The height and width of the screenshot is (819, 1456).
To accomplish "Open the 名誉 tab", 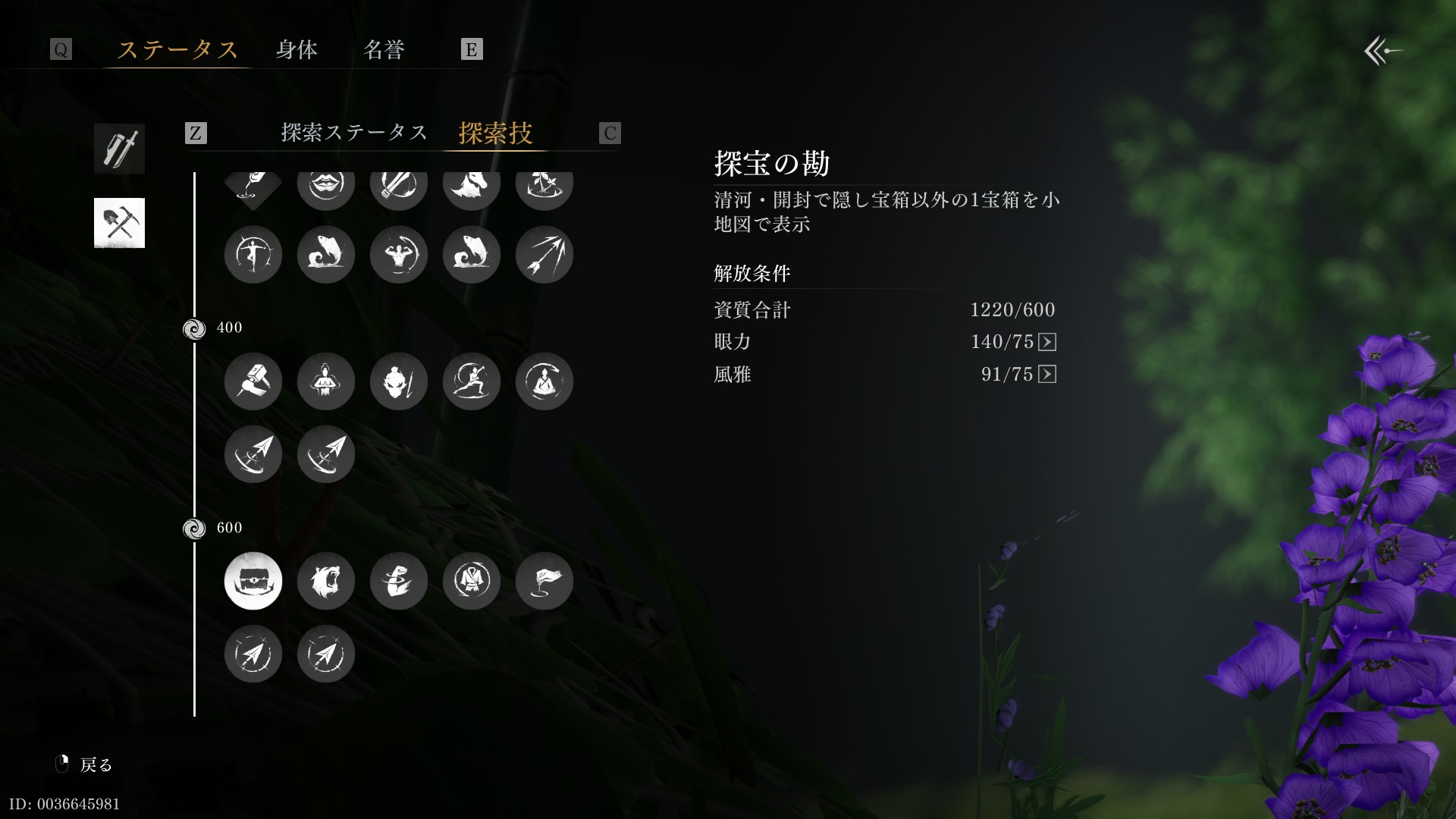I will [384, 50].
